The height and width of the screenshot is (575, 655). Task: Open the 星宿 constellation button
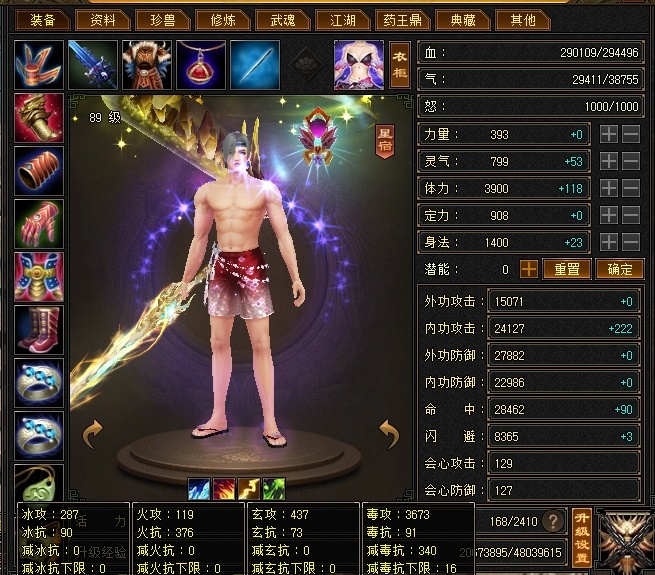(385, 140)
